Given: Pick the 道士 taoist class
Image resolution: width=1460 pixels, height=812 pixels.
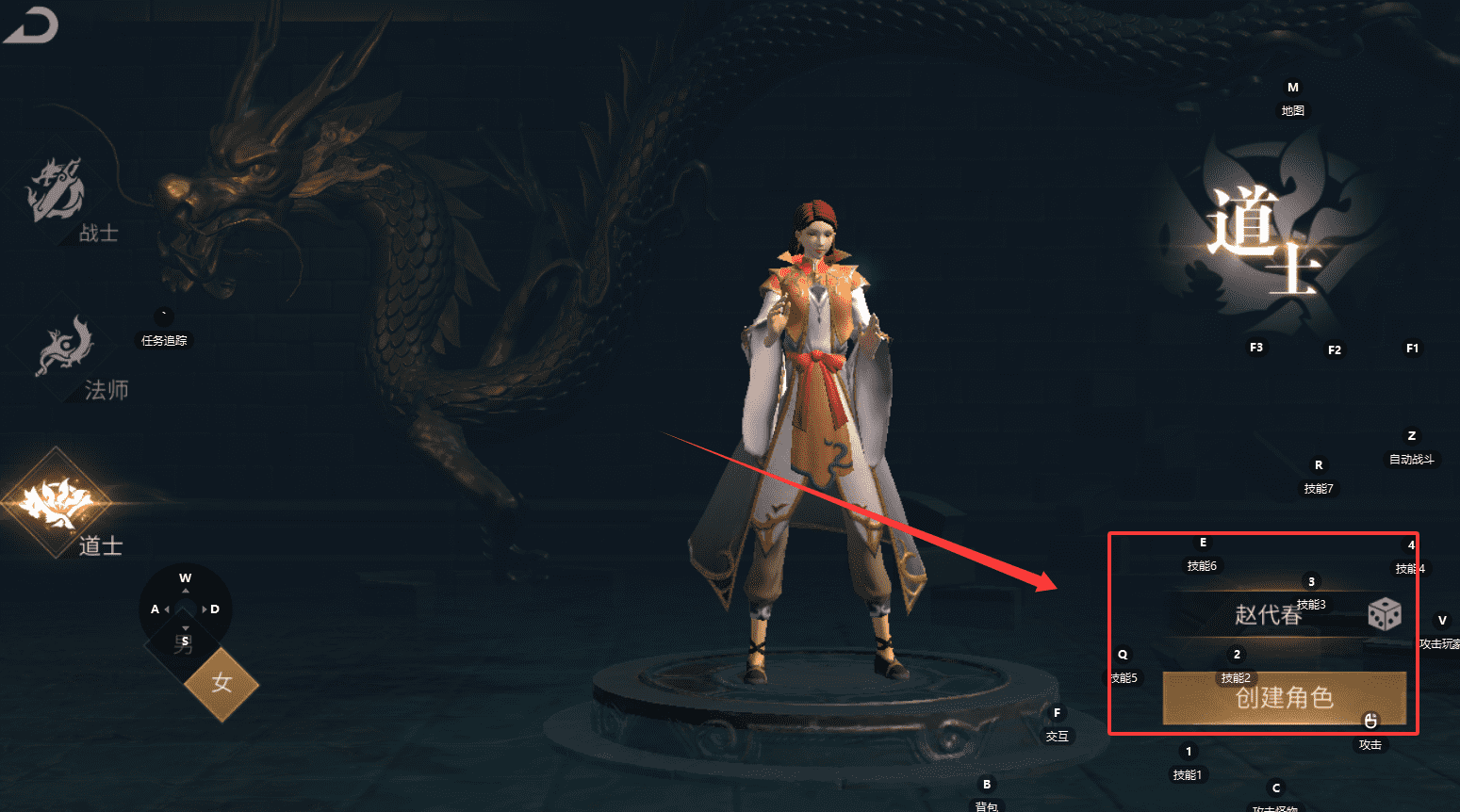Looking at the screenshot, I should coord(58,503).
